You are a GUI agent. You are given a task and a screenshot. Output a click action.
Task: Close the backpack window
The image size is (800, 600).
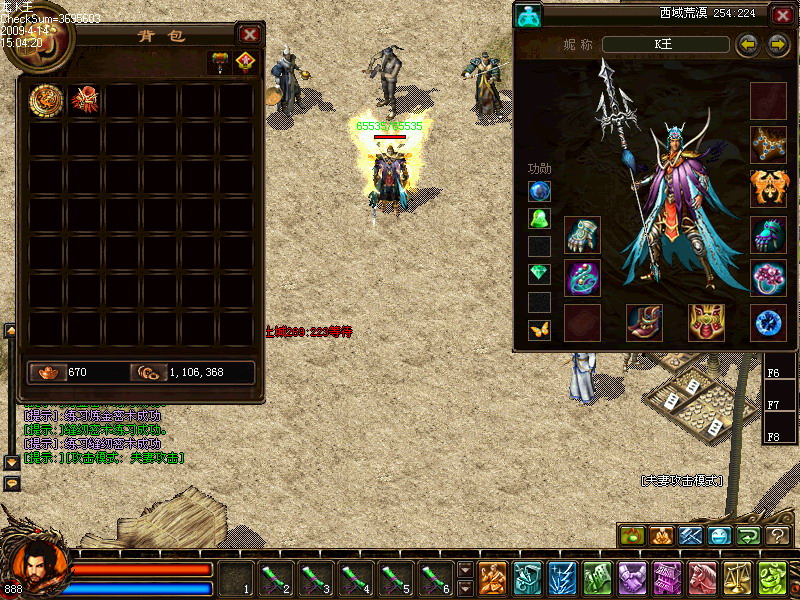click(250, 34)
